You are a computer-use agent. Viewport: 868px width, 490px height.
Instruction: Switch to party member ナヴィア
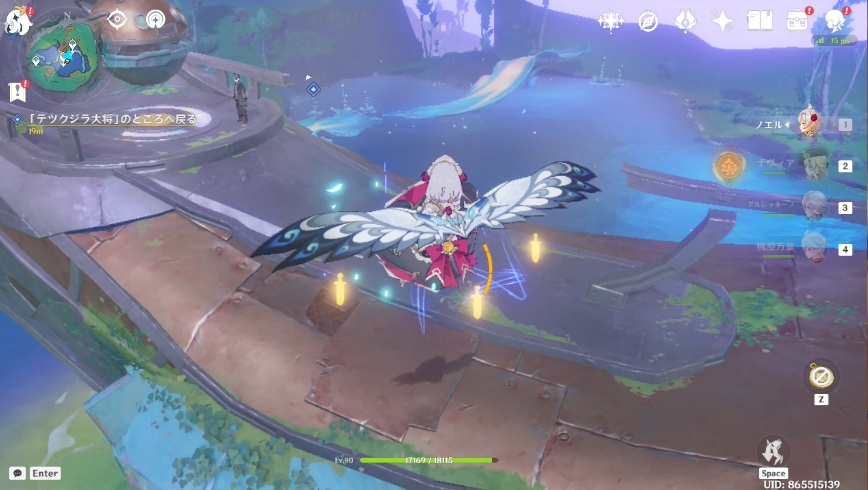click(x=814, y=166)
